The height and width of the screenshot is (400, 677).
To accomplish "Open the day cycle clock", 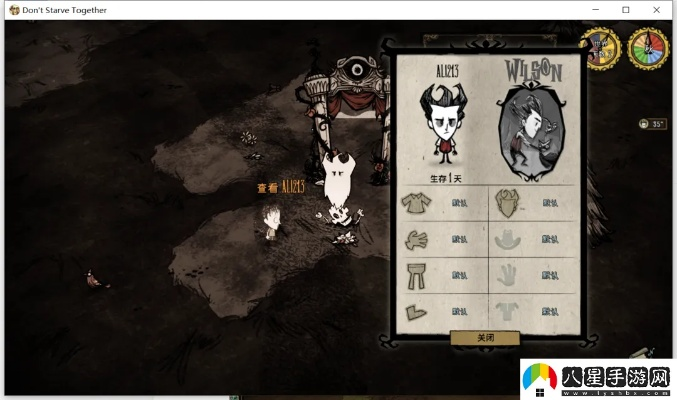I will coord(602,47).
